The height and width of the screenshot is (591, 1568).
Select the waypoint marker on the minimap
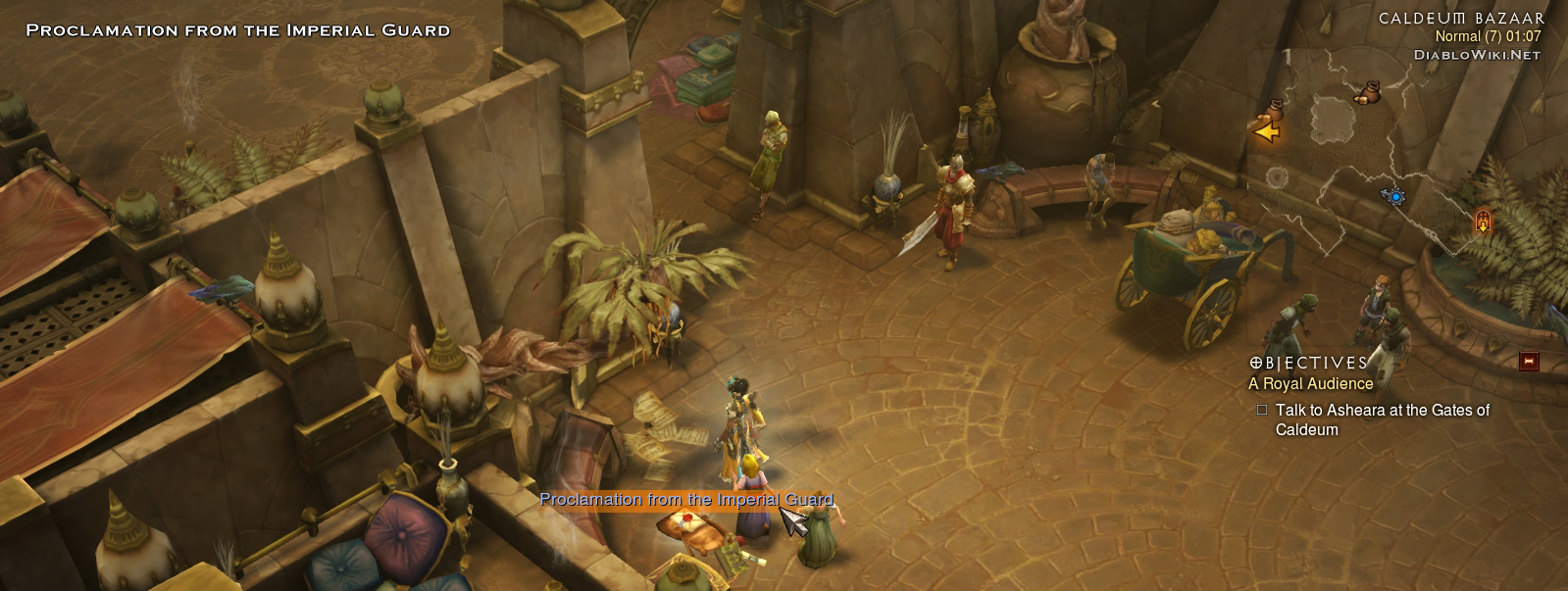click(x=1393, y=196)
